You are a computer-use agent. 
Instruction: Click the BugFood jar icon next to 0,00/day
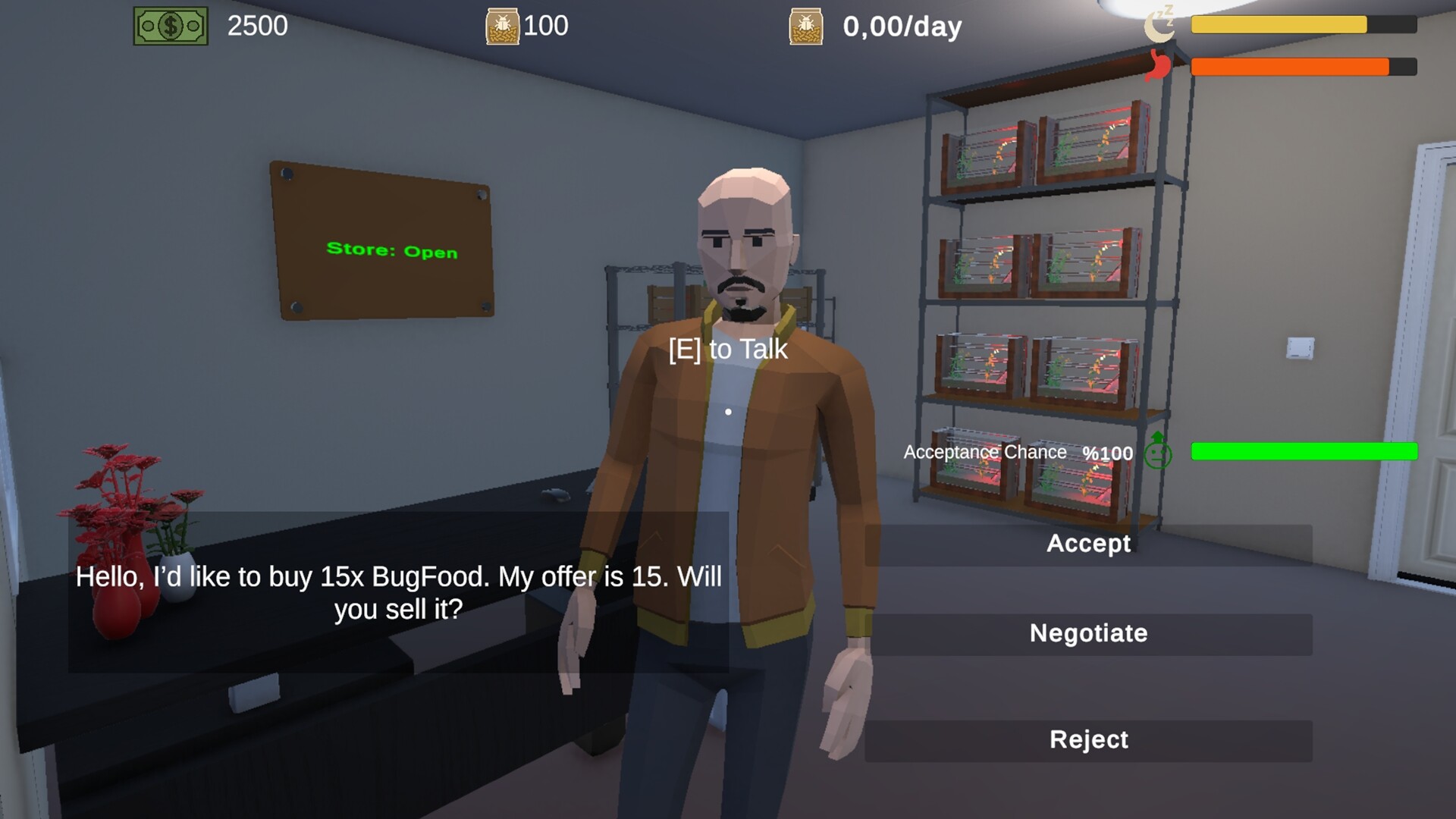coord(806,27)
